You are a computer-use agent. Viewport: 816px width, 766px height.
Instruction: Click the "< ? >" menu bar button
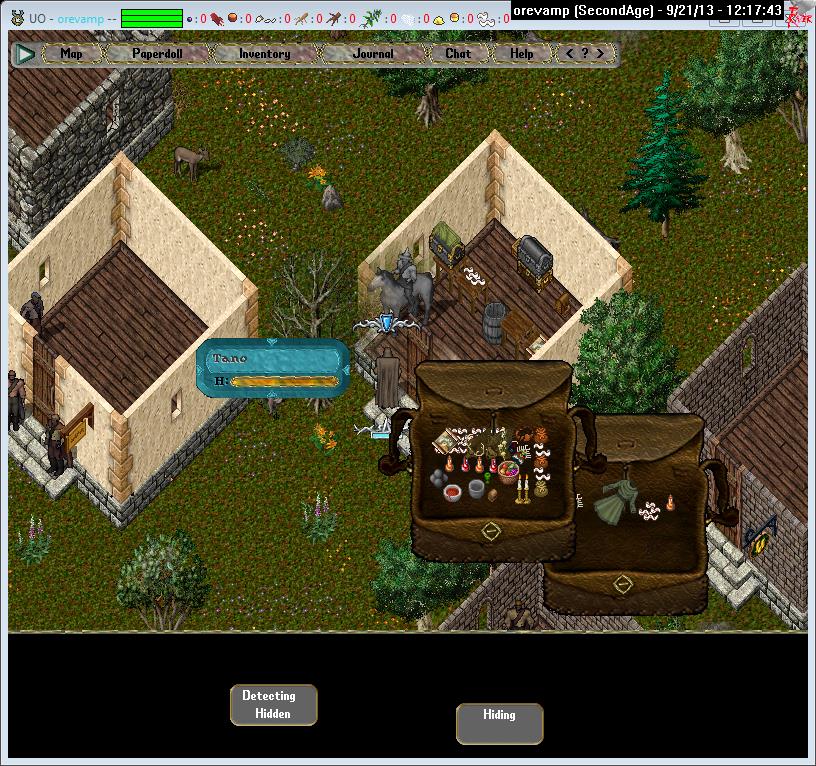click(585, 54)
